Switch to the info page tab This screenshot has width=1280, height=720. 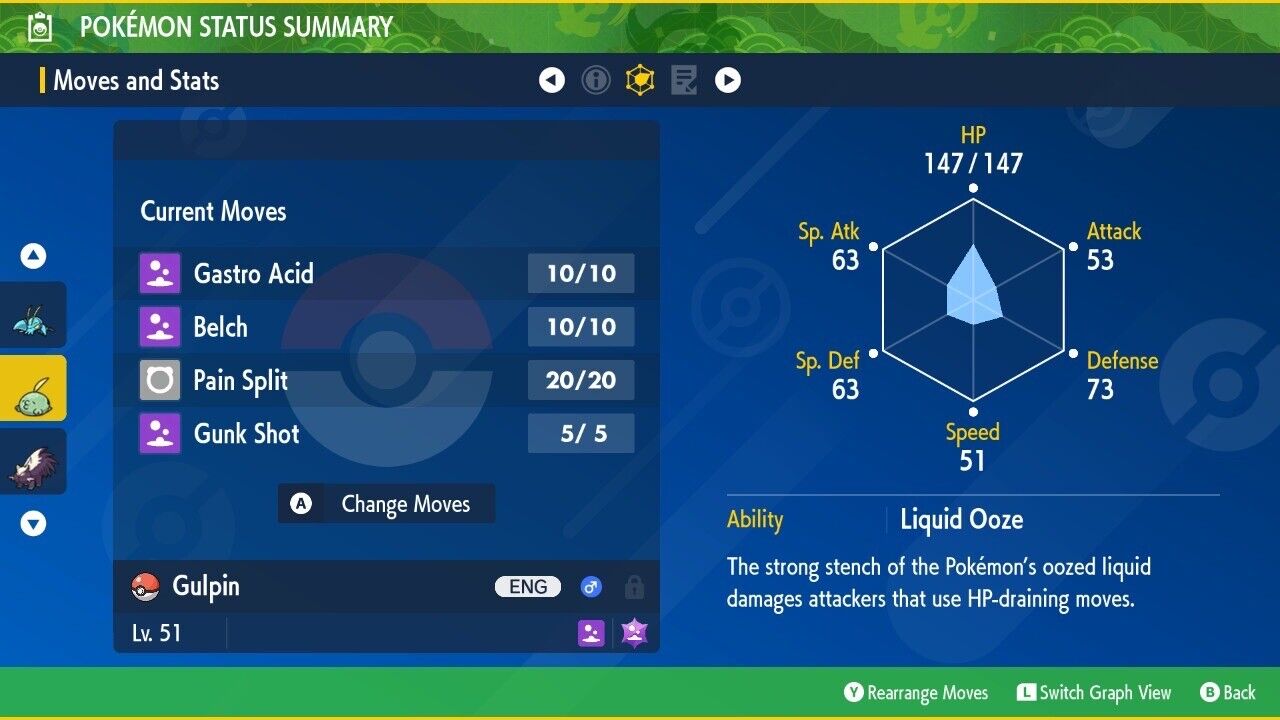(x=596, y=80)
